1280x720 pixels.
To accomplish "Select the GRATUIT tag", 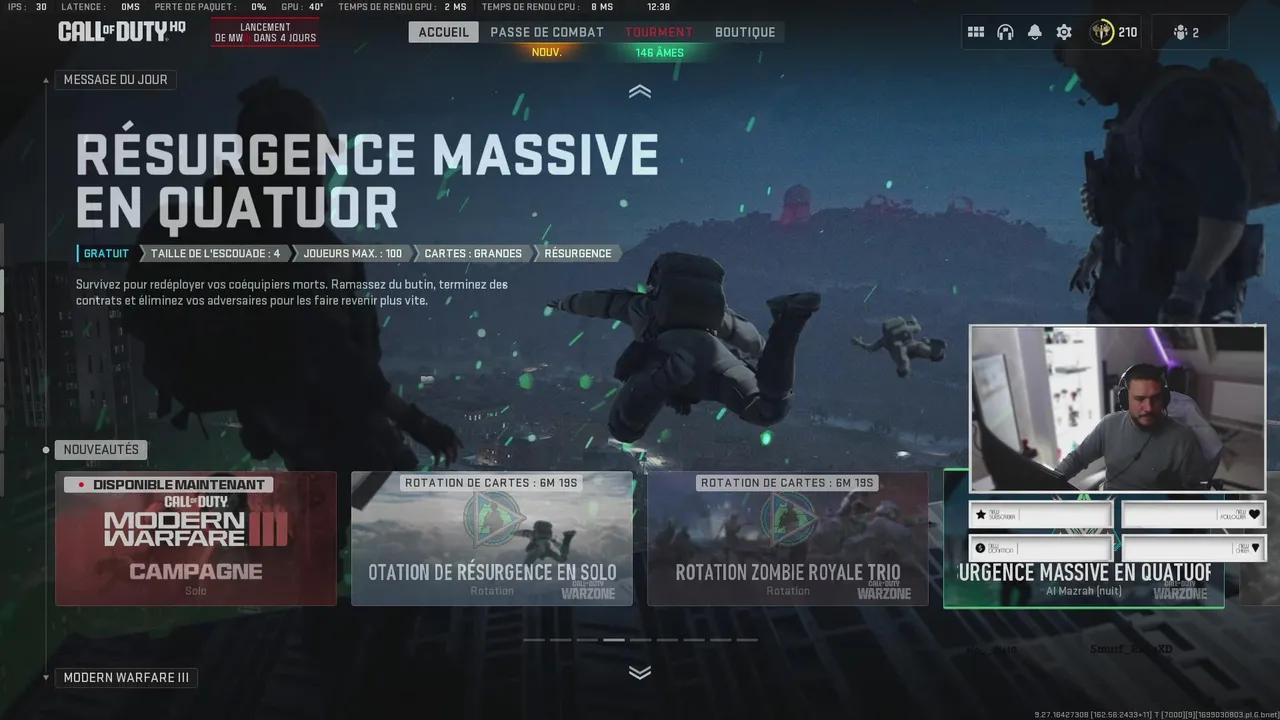I will [x=104, y=253].
